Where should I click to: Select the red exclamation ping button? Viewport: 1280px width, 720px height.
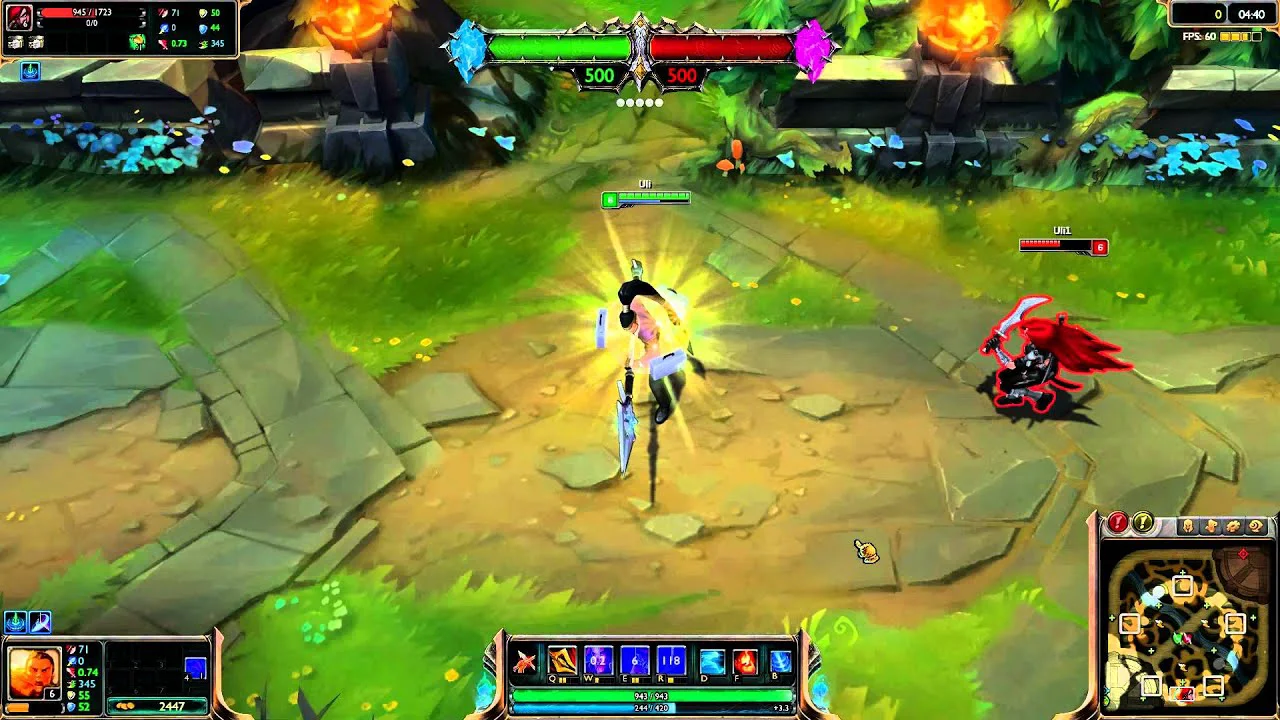tap(1118, 523)
